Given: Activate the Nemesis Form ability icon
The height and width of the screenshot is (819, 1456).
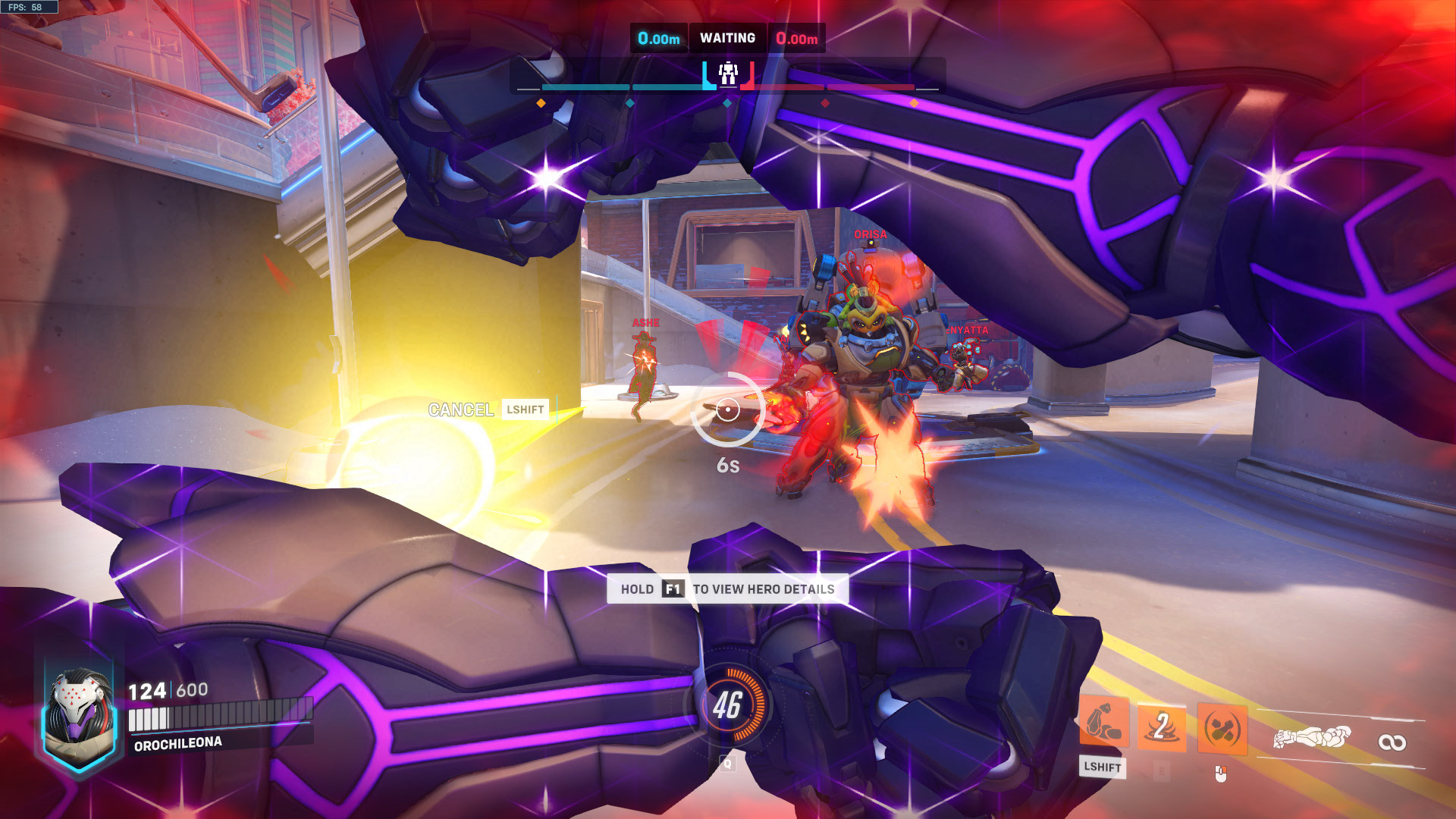Looking at the screenshot, I should pos(1103,723).
